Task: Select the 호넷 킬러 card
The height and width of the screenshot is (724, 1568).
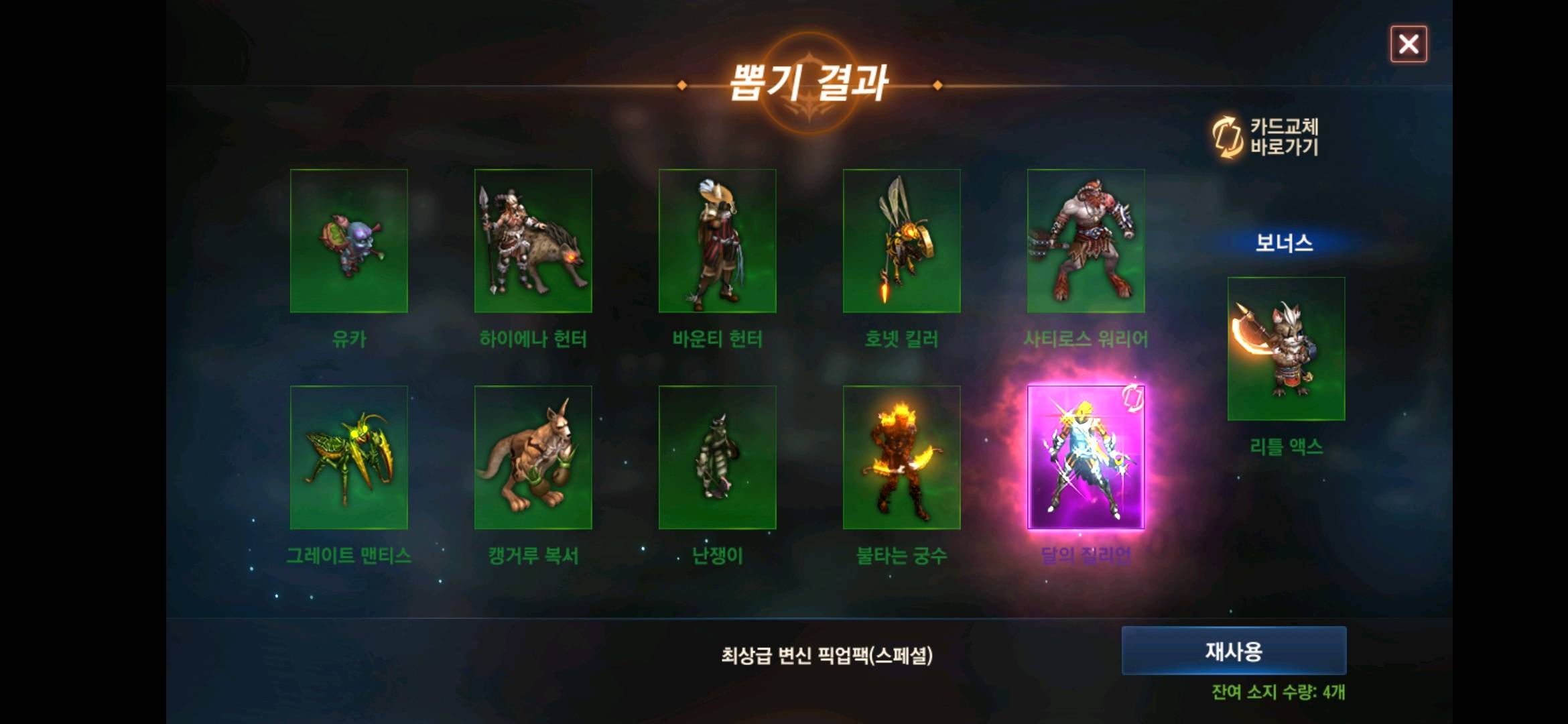Action: [901, 240]
